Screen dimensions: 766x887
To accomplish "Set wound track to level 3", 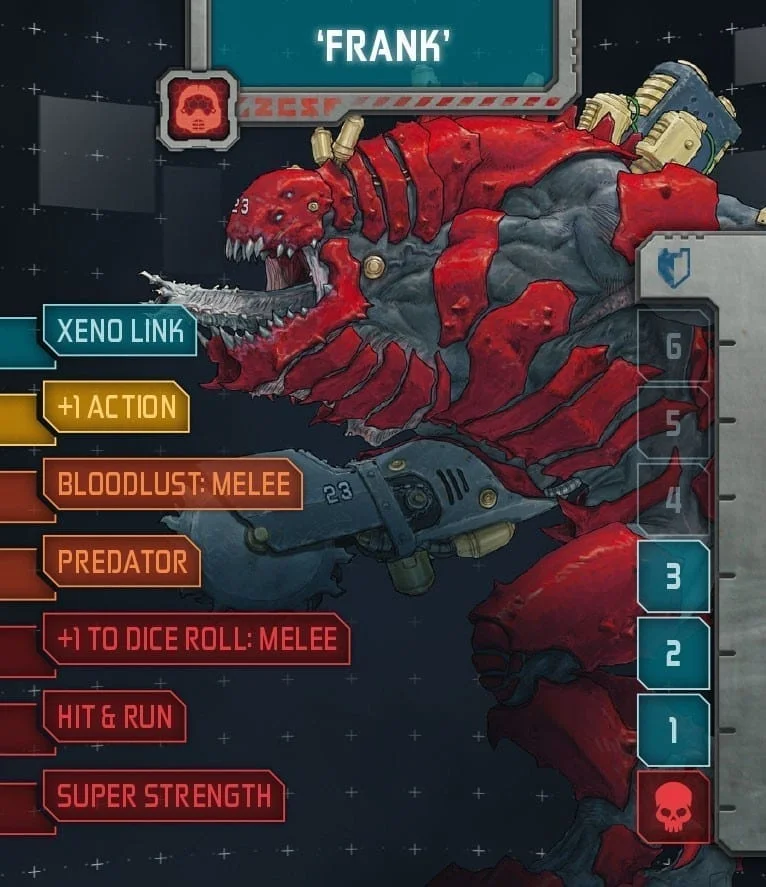I will tap(673, 576).
